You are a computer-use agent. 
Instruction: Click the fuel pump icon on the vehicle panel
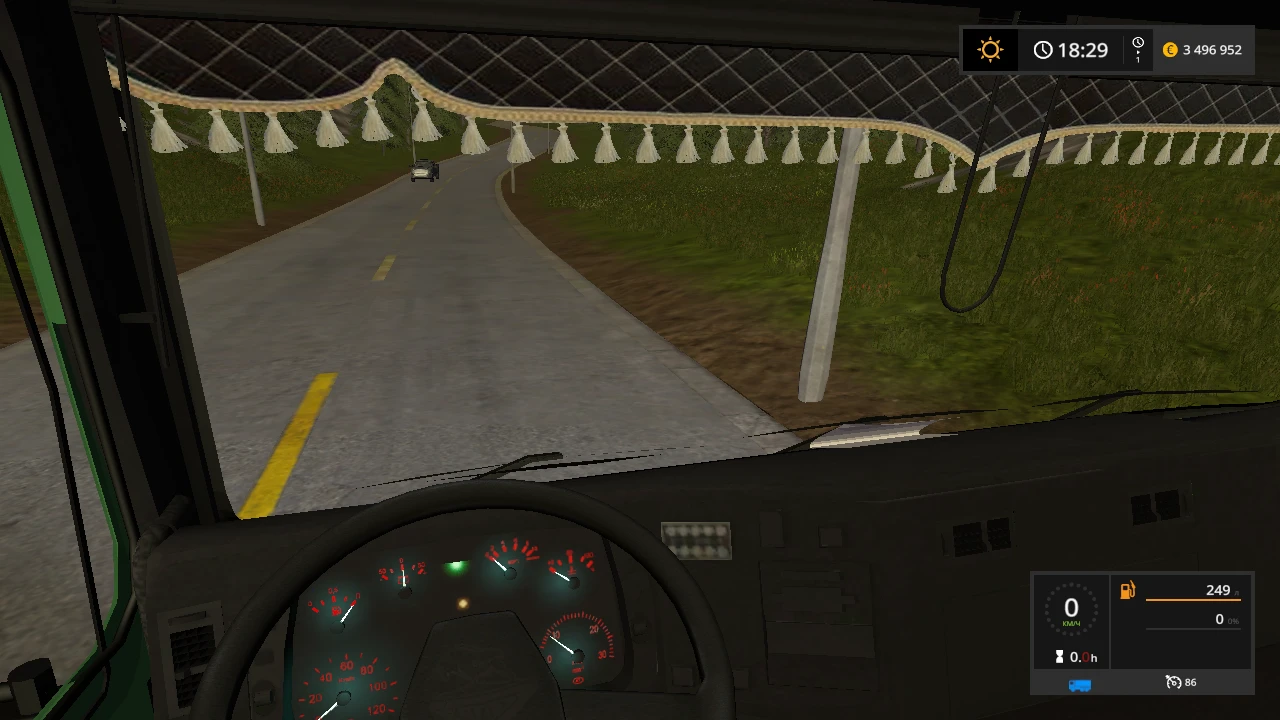(1127, 590)
